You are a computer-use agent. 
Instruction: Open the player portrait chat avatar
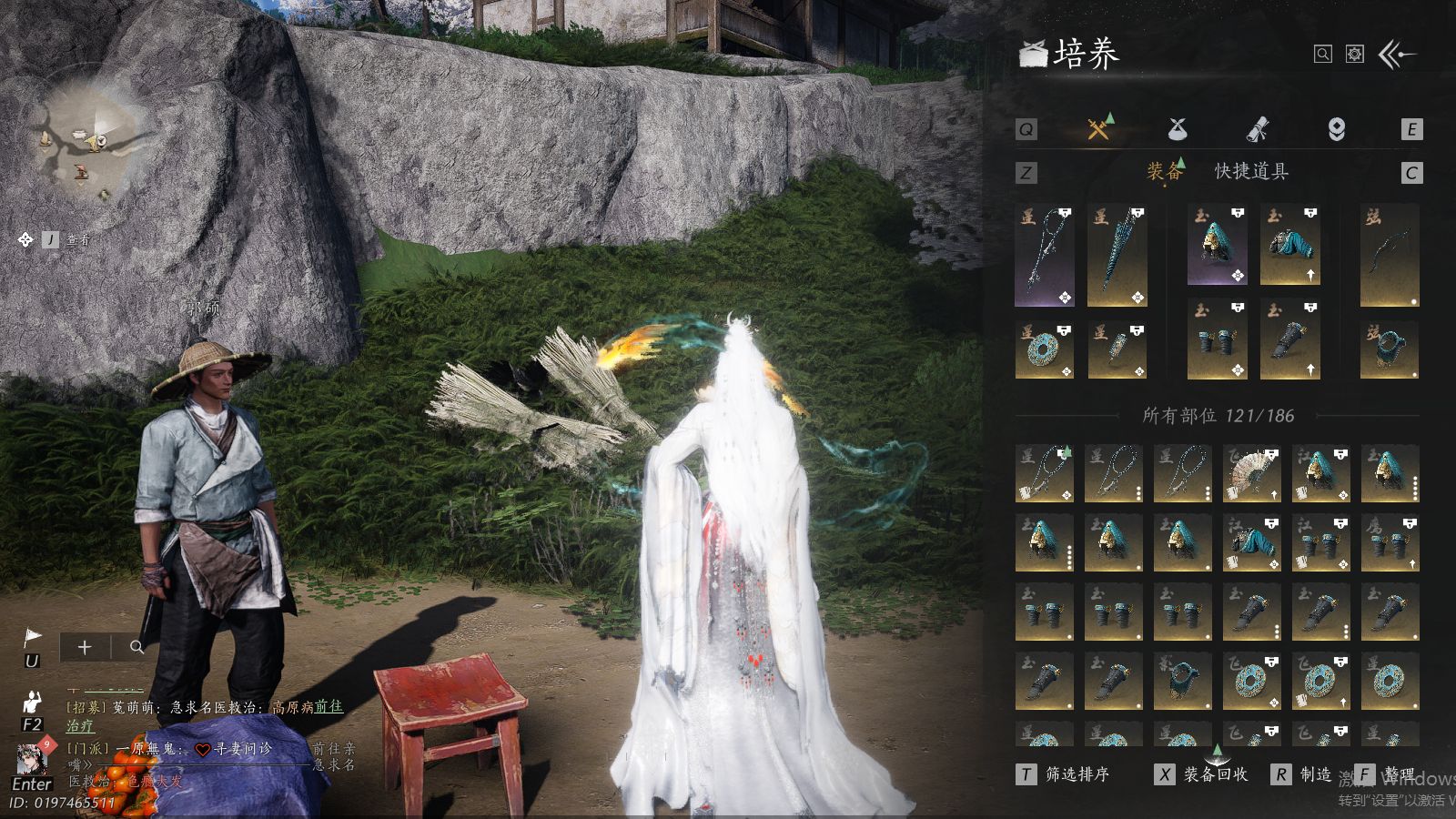[x=33, y=757]
